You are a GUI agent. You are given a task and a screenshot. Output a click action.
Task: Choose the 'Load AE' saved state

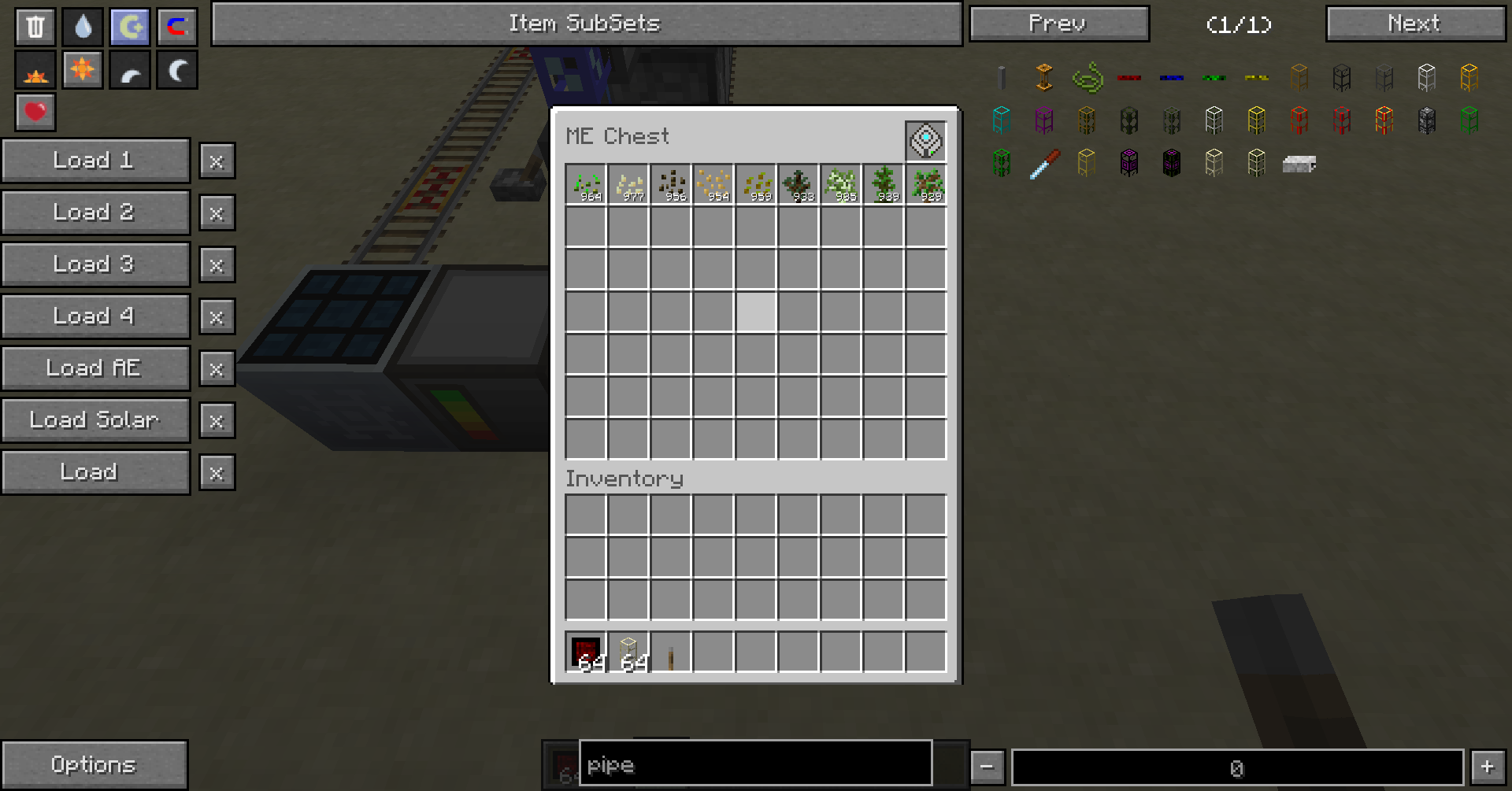95,368
